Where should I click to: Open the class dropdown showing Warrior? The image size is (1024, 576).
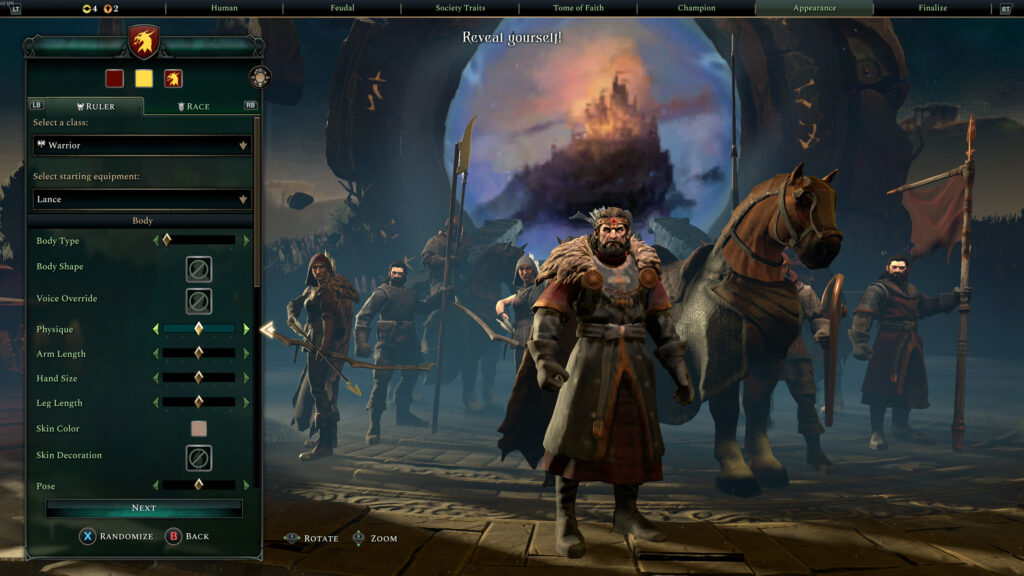tap(142, 145)
